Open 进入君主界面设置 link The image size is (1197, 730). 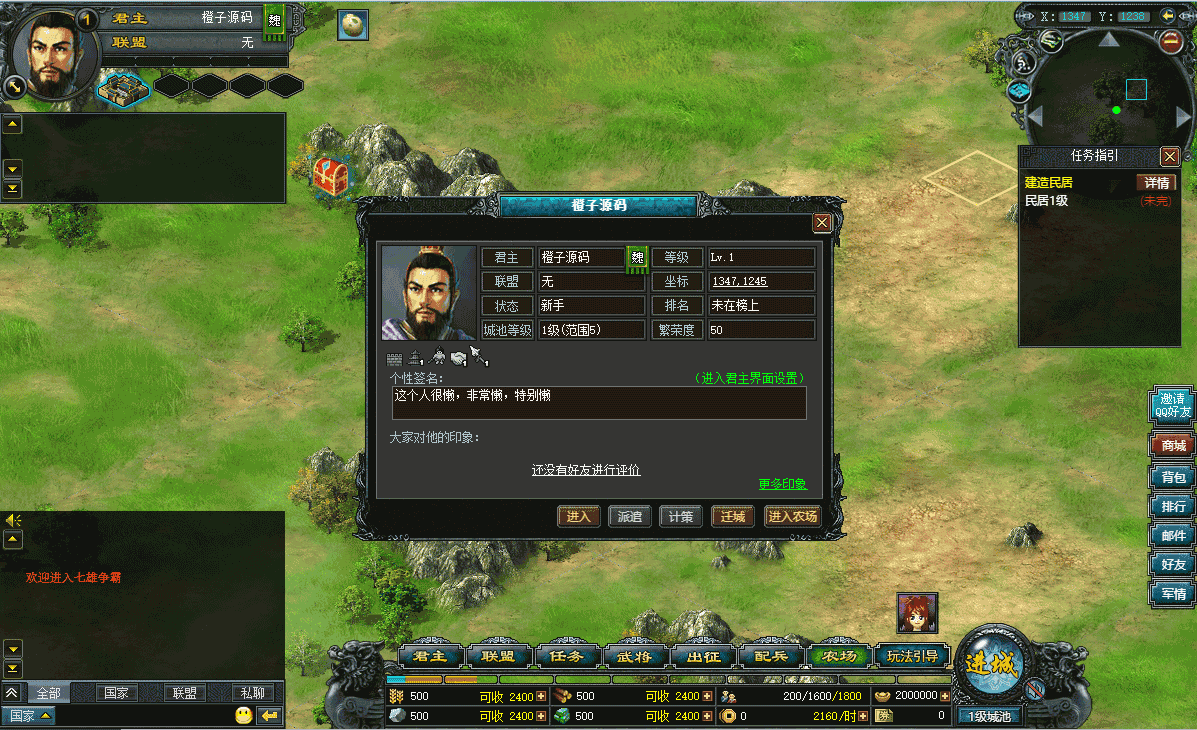[751, 378]
